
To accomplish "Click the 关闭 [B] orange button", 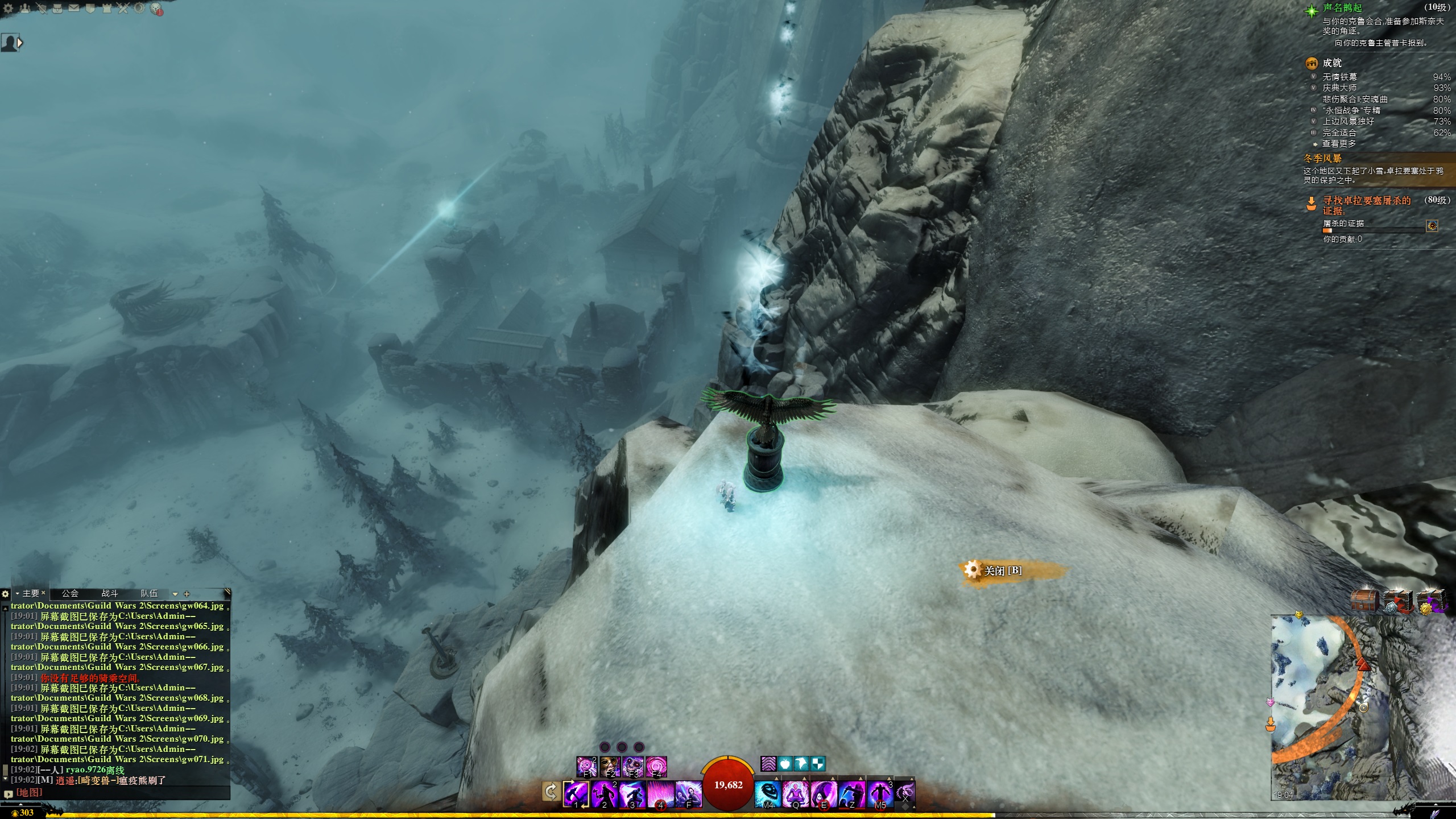I will pos(1003,570).
